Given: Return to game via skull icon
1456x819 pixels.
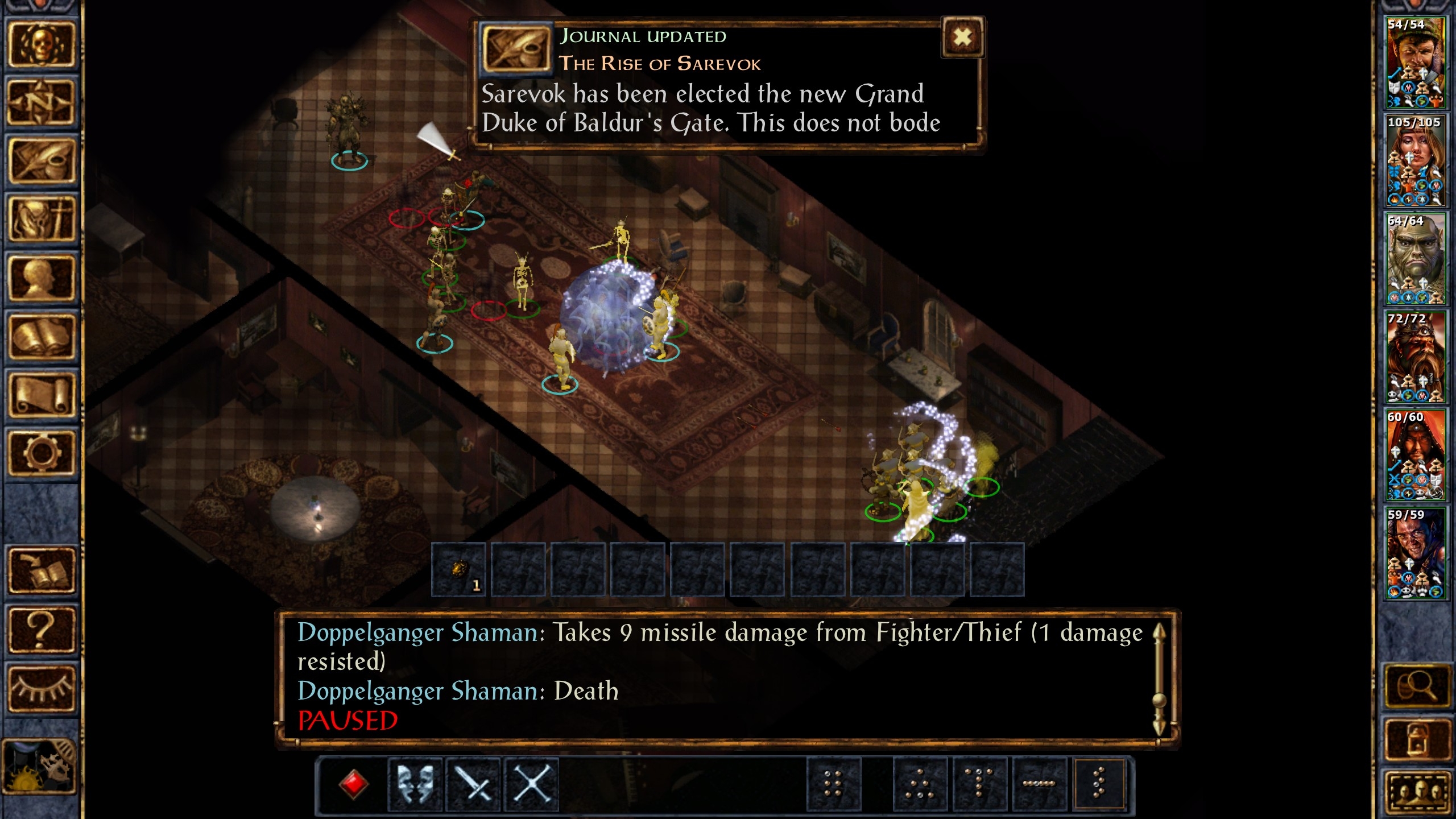Looking at the screenshot, I should (x=41, y=44).
